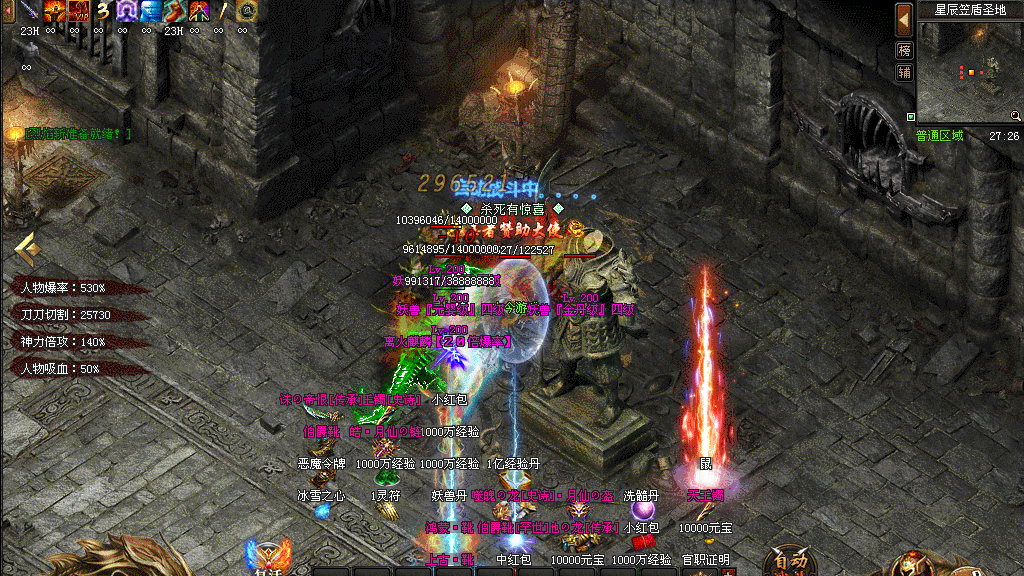
Task: Toggle the small green square beside minimap
Action: (x=911, y=117)
